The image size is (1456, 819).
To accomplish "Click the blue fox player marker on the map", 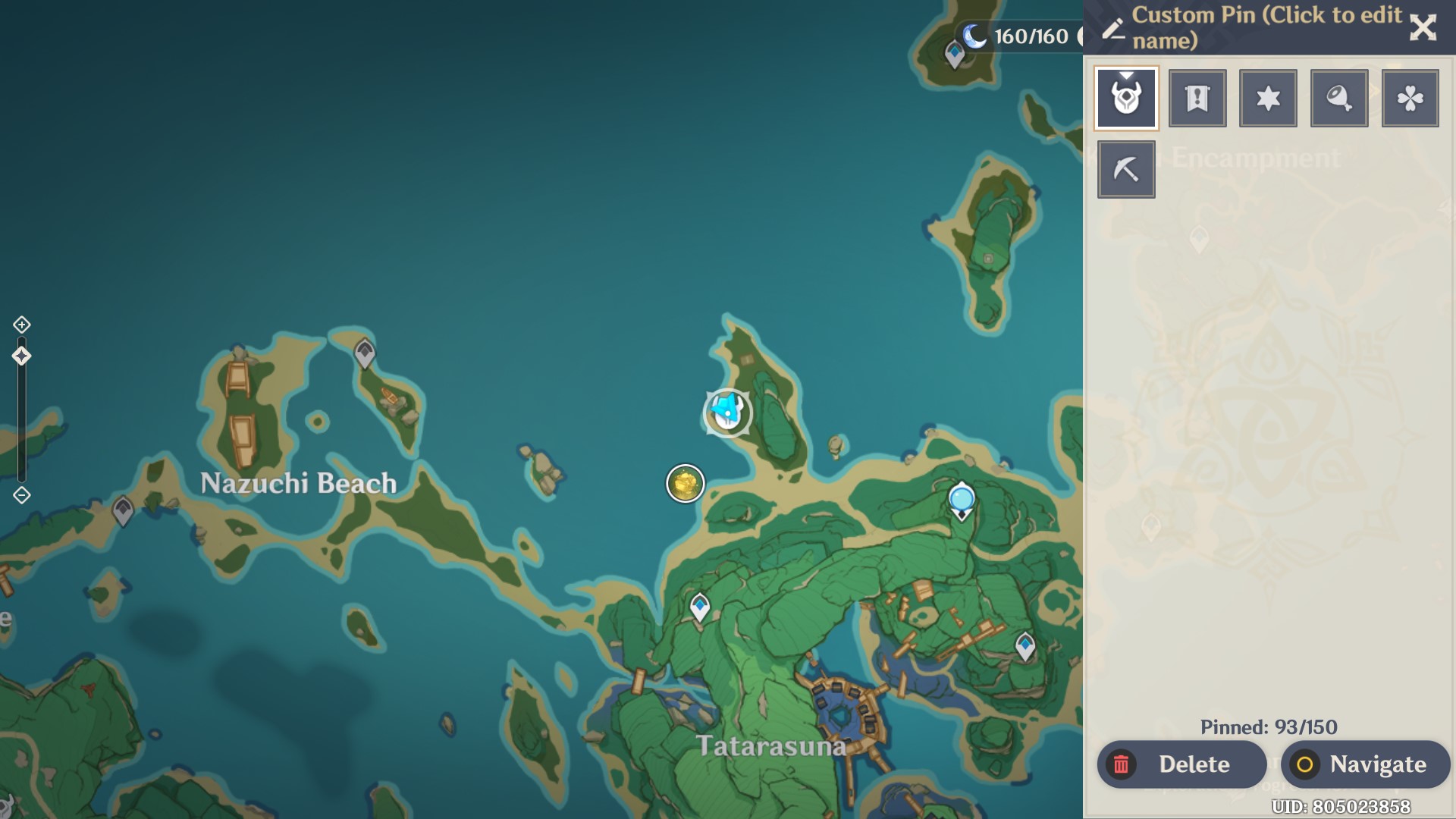I will click(x=726, y=410).
